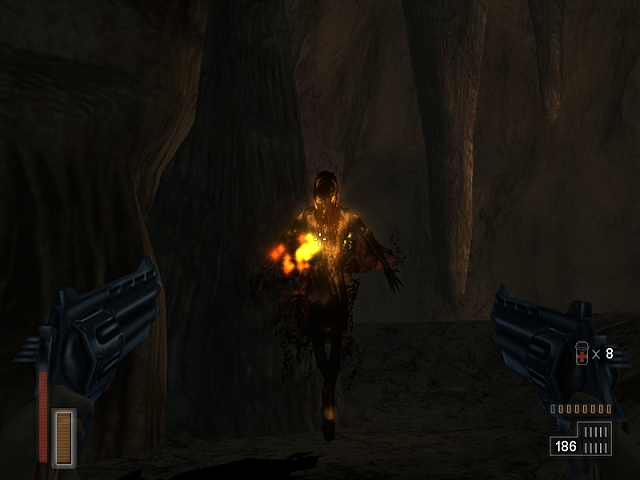The height and width of the screenshot is (480, 640).
Task: Click the ammo magazine icon
Action: tap(597, 438)
